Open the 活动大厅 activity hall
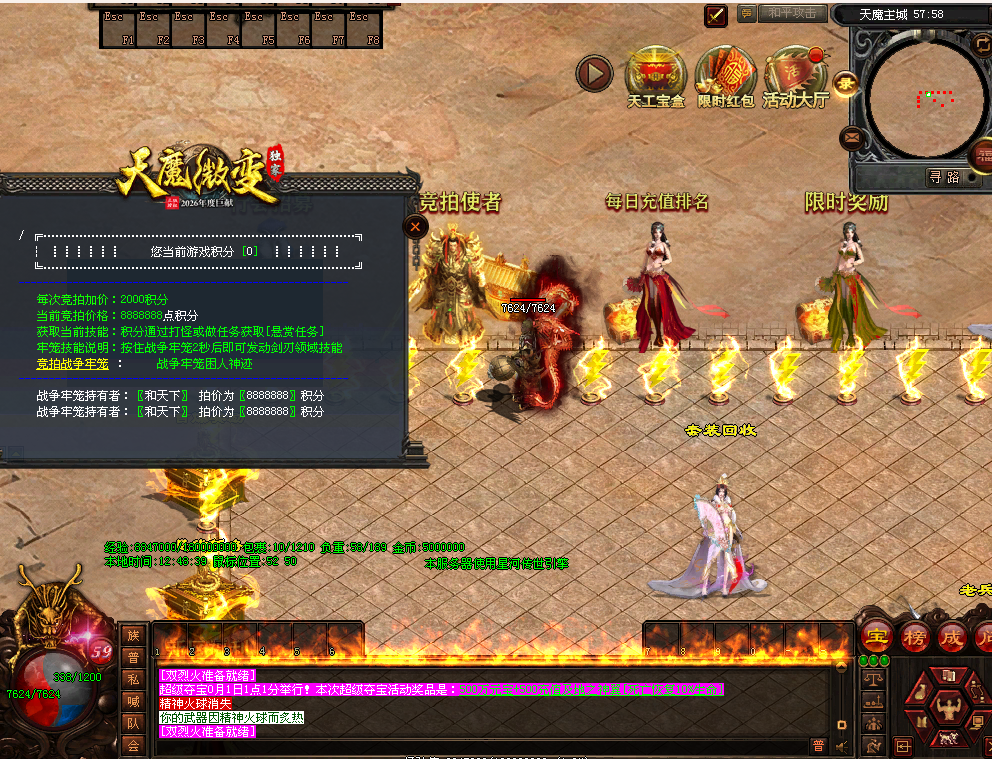The width and height of the screenshot is (992, 759). (x=795, y=73)
